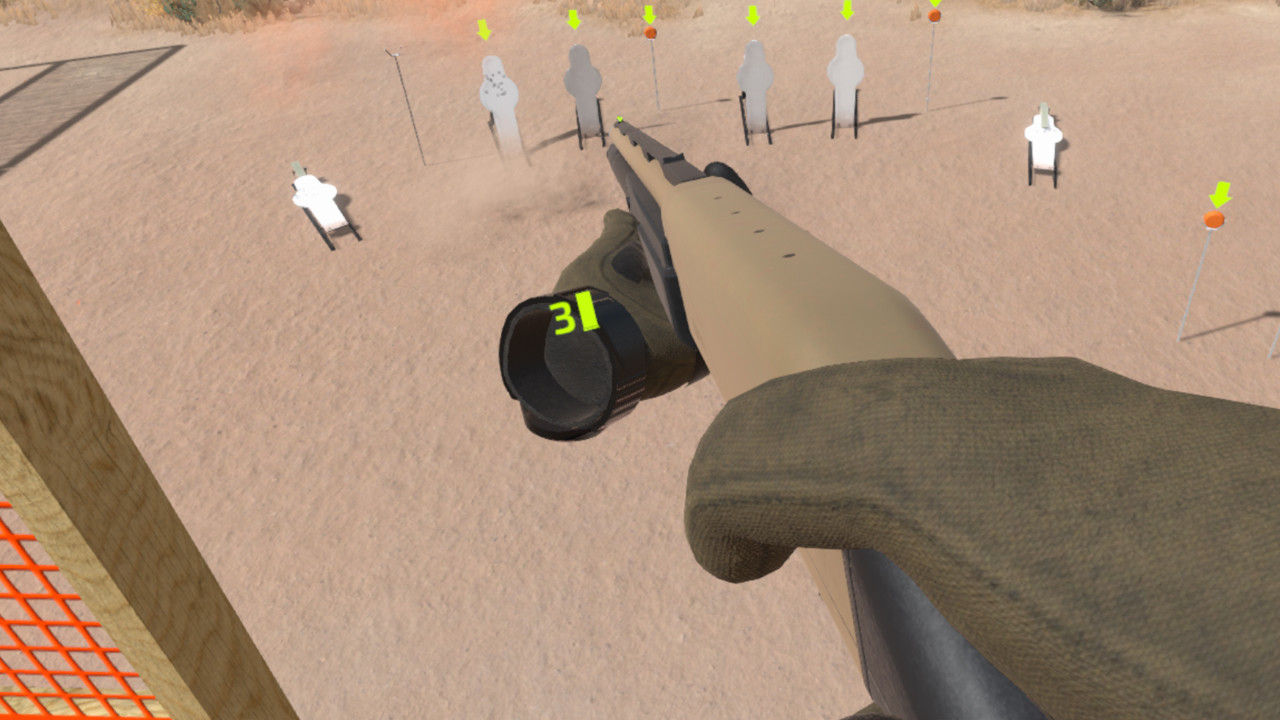This screenshot has height=720, width=1280.
Task: Click the green arrow above the second silhouette target
Action: 575,20
